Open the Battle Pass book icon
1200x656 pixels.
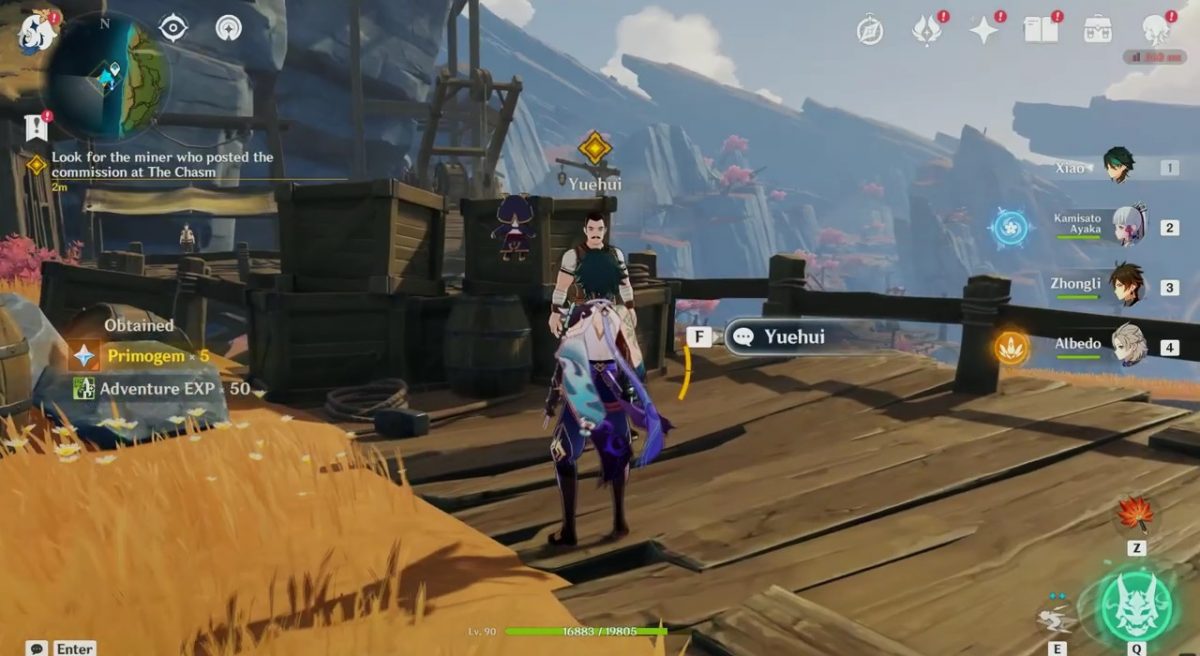(x=1041, y=29)
